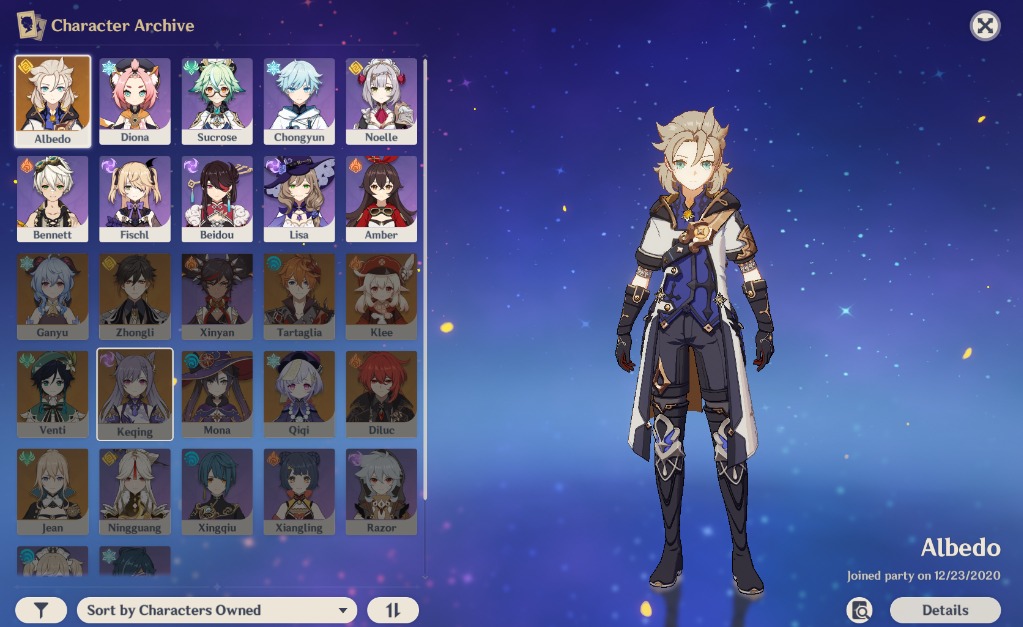Select Diona's character card
The image size is (1023, 627).
point(135,101)
